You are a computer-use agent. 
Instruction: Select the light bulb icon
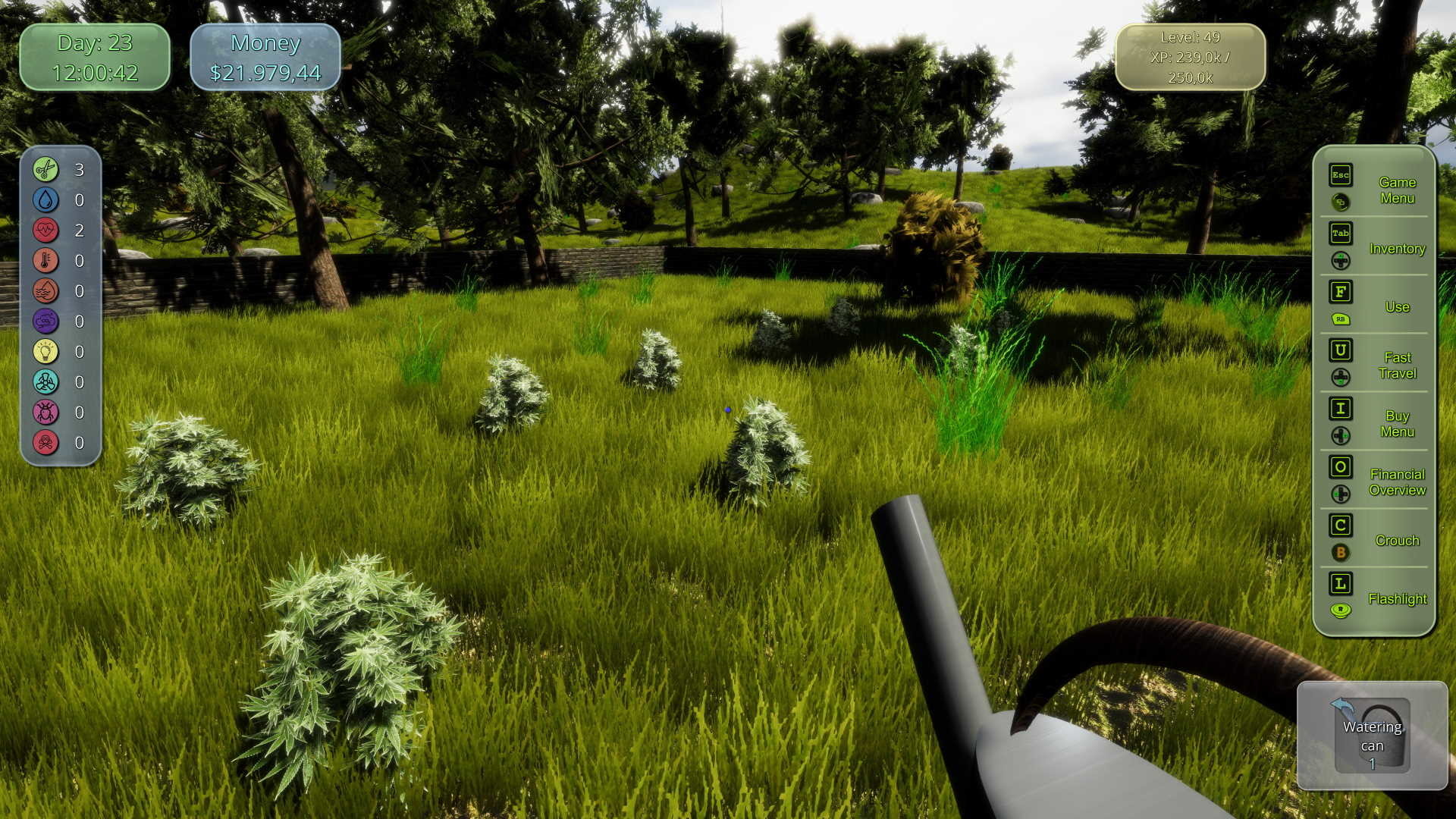pos(44,352)
